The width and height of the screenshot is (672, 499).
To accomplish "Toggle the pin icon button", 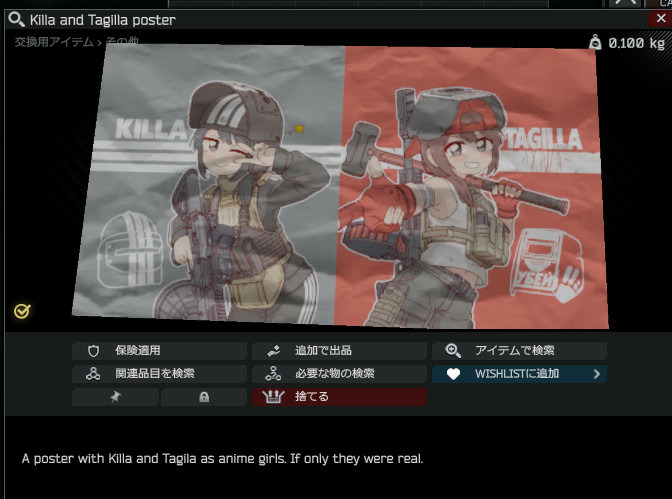I will [x=115, y=397].
